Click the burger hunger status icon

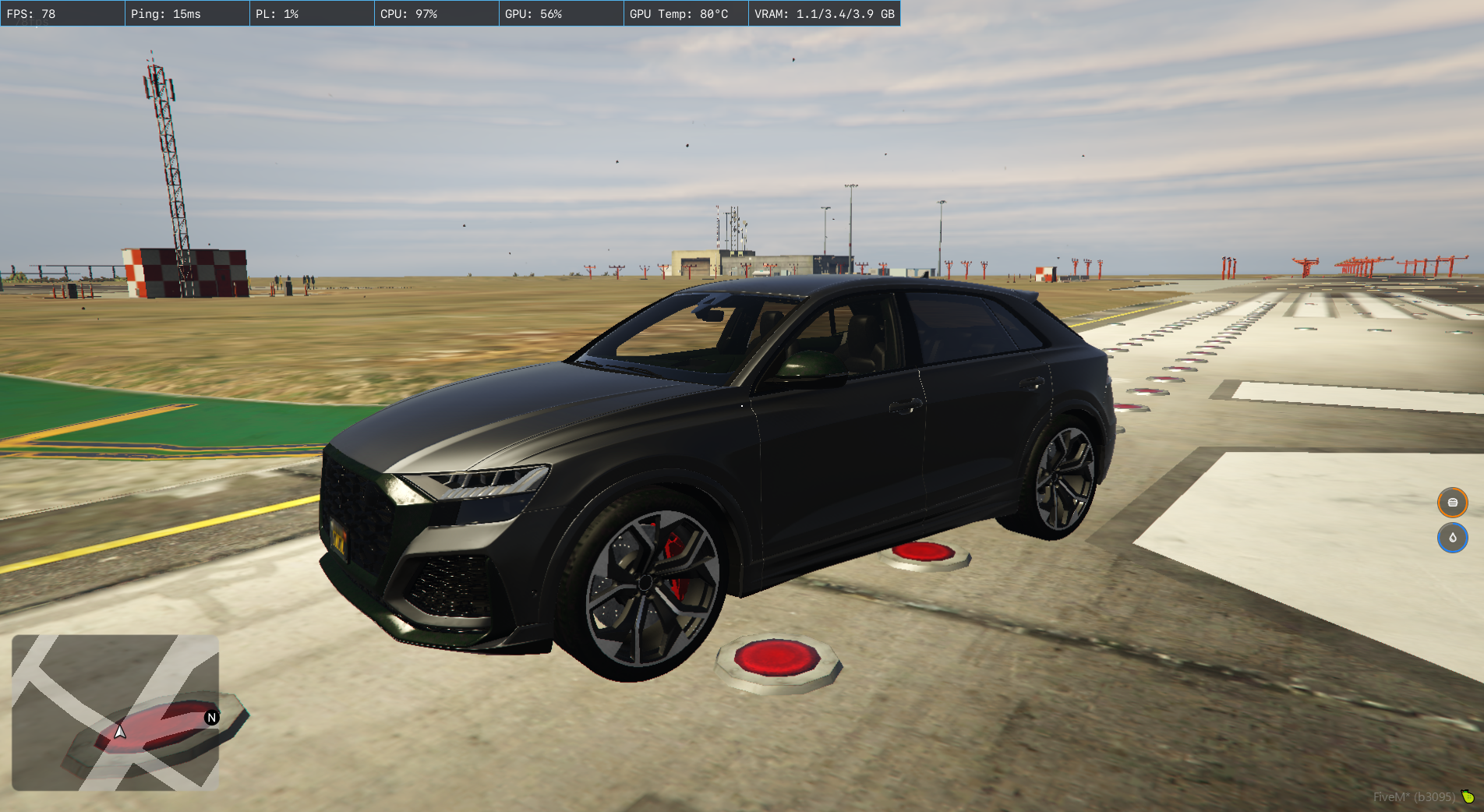pos(1452,503)
